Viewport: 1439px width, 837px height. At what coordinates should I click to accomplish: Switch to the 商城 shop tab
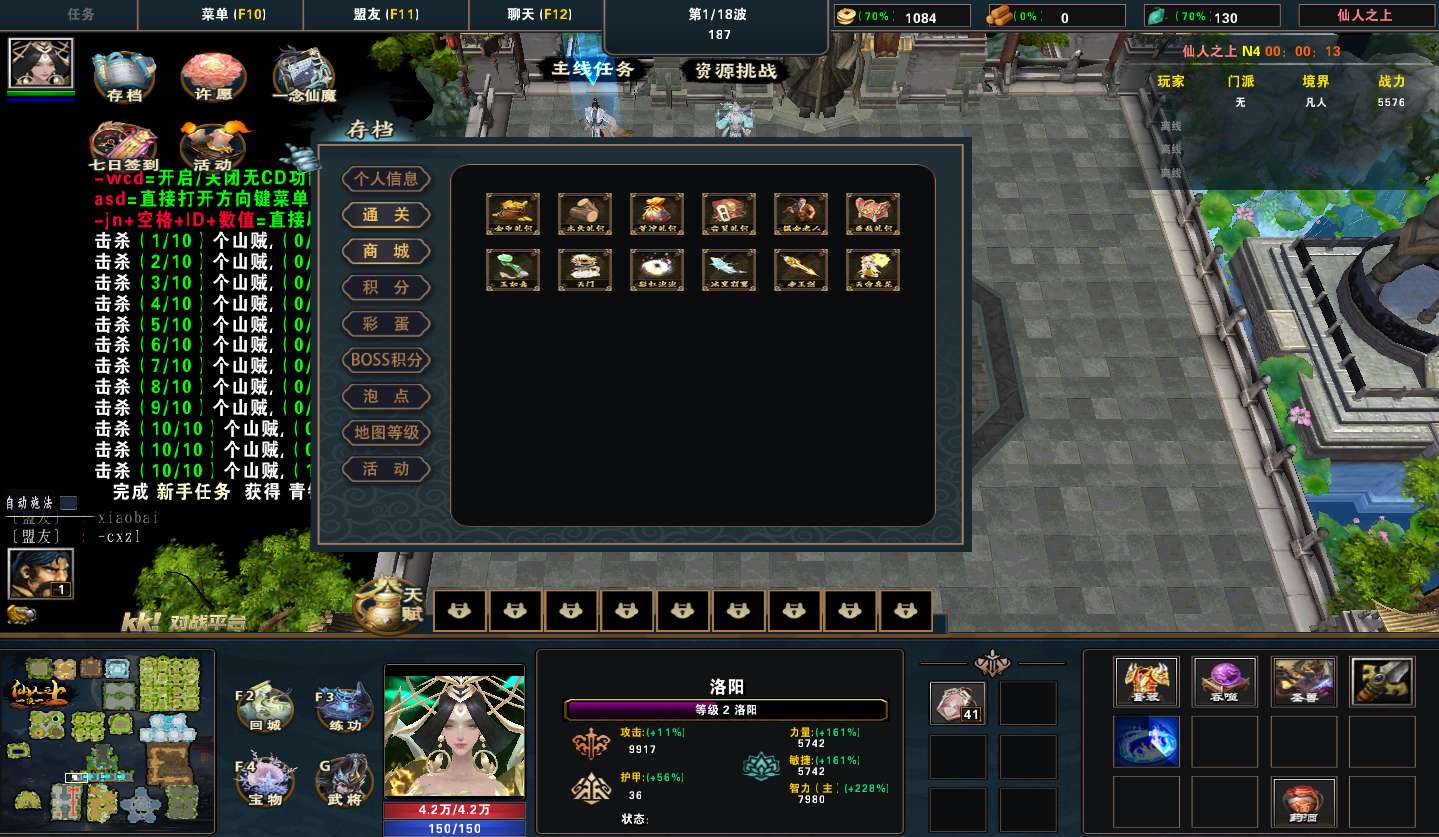point(387,251)
